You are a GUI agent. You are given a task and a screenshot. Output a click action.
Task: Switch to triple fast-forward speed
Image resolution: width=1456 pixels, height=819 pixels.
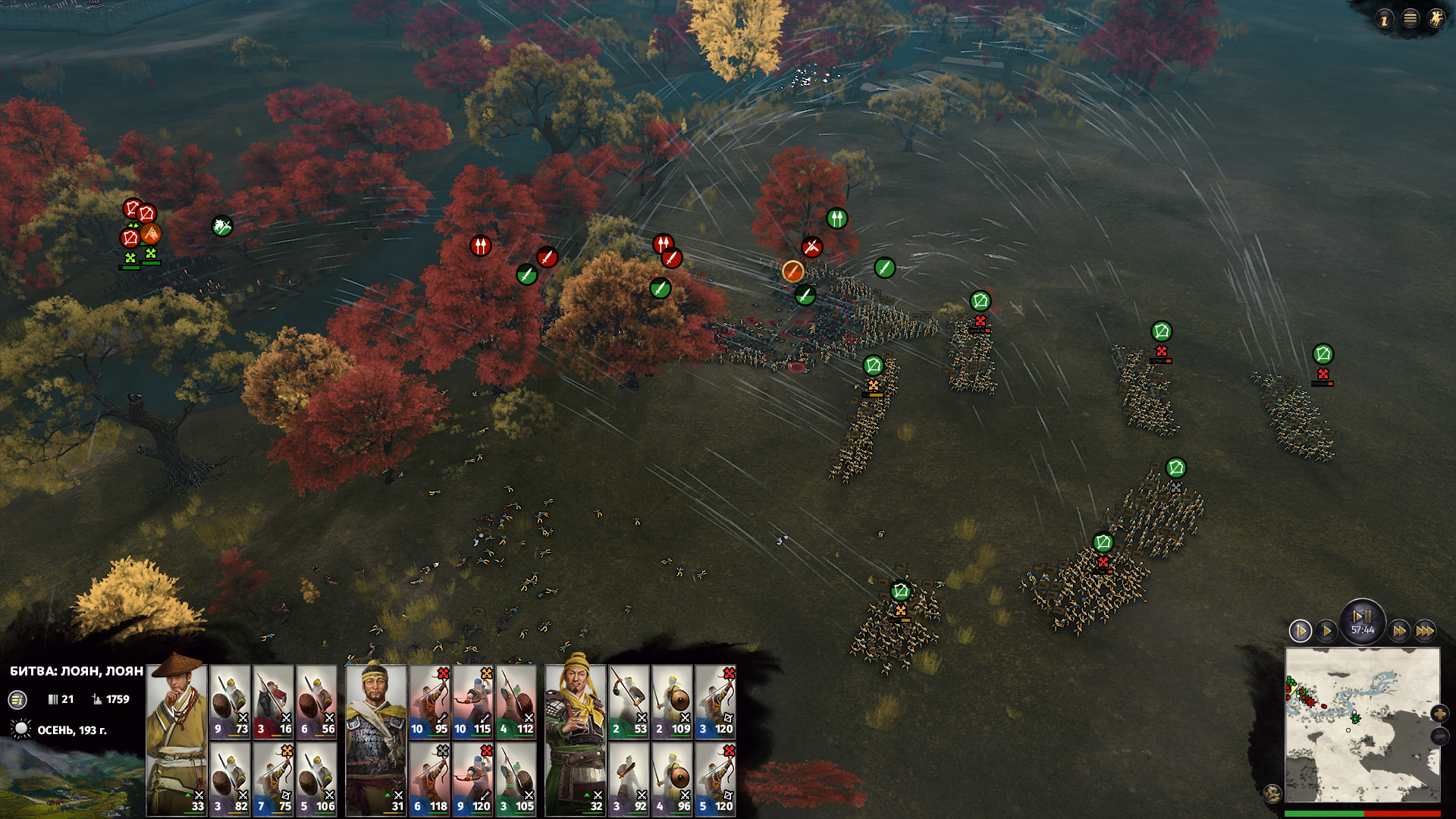coord(1425,631)
